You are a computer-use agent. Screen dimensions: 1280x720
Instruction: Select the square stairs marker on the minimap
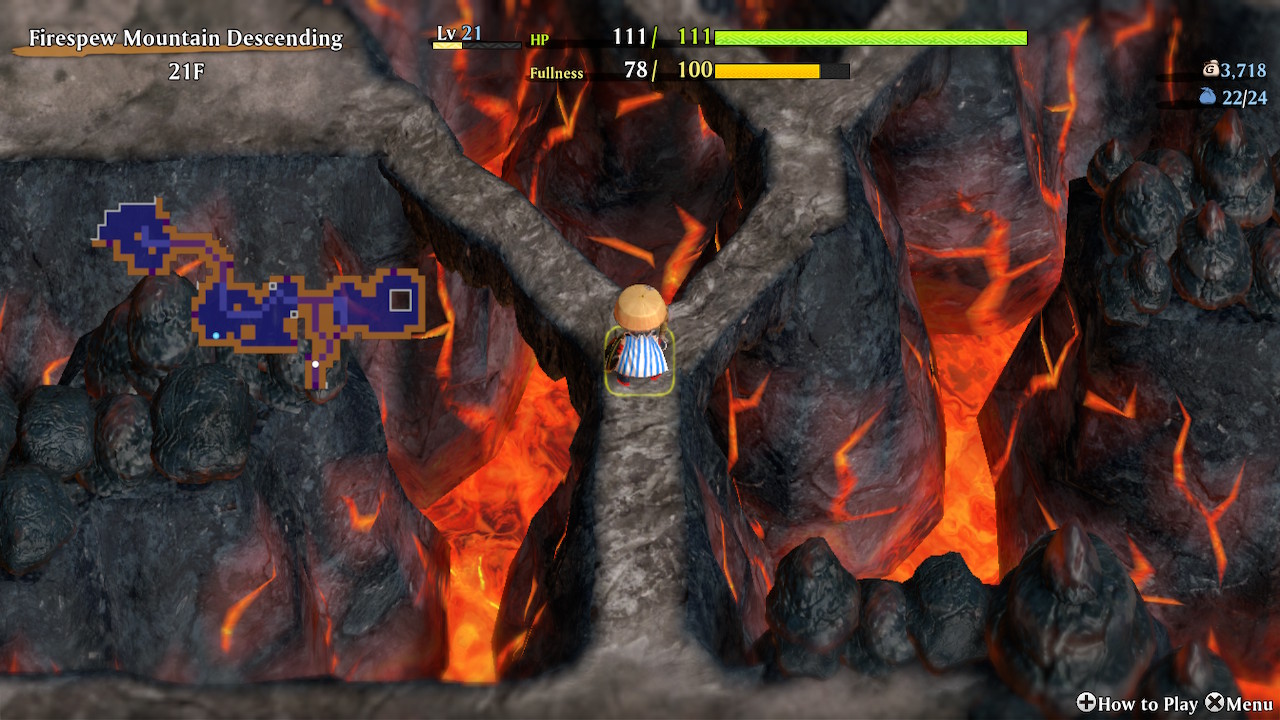click(x=400, y=300)
